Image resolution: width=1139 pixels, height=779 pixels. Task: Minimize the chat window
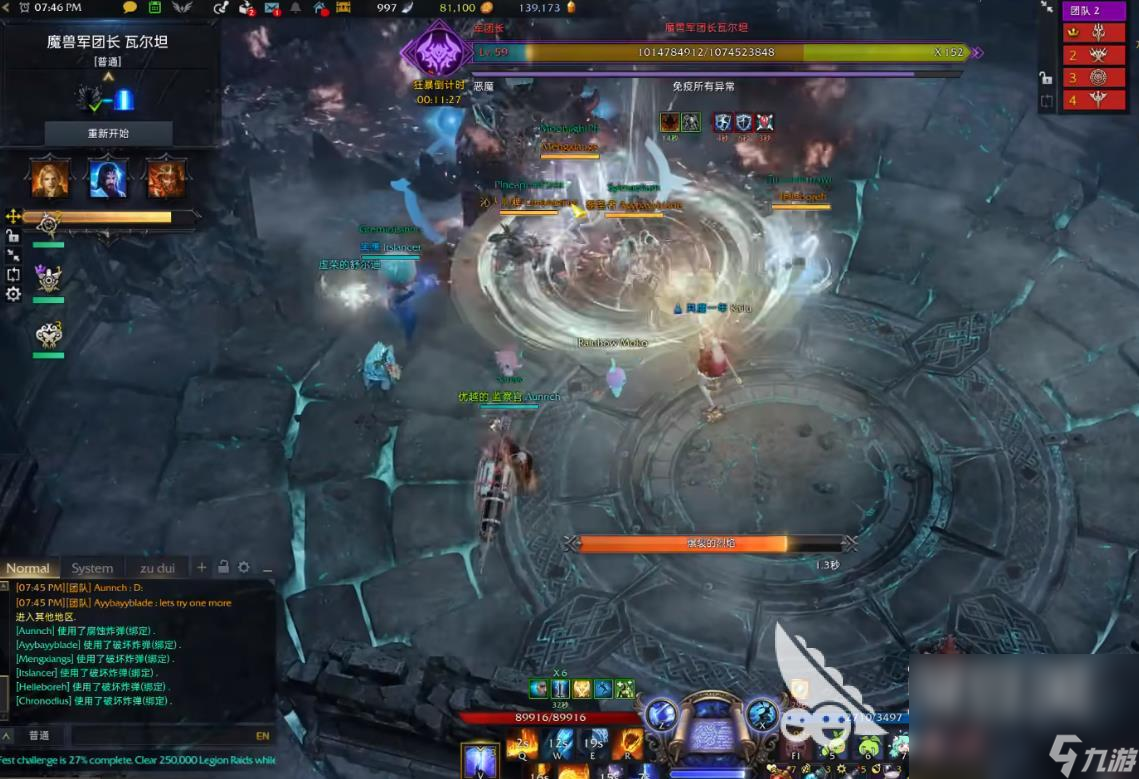coord(266,568)
